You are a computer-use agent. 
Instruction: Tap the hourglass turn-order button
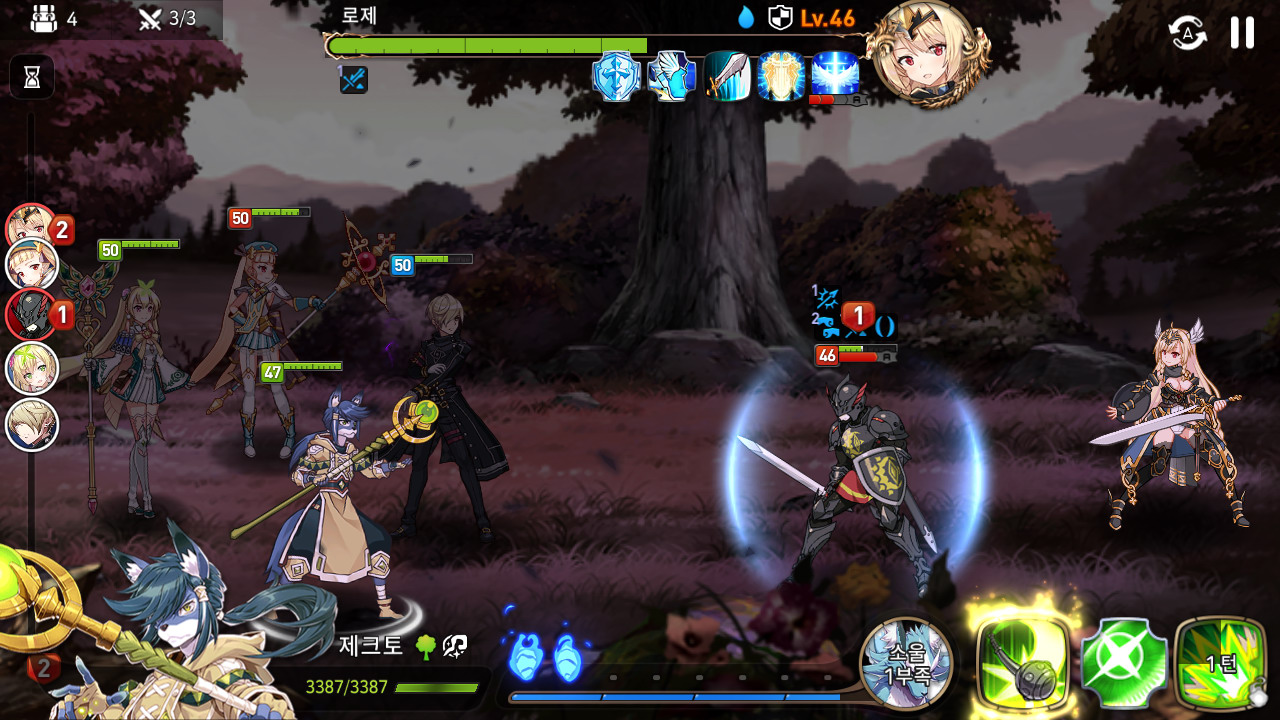(32, 77)
